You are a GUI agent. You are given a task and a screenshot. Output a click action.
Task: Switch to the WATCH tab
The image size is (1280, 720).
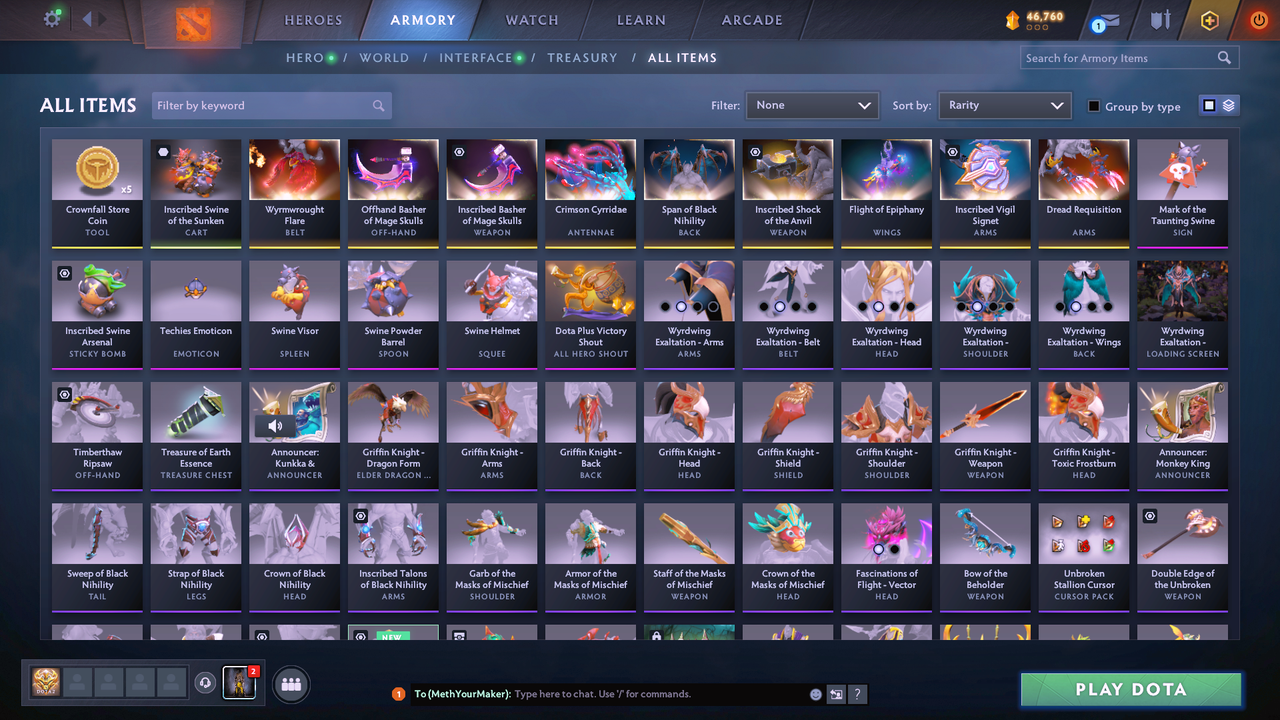[x=531, y=19]
